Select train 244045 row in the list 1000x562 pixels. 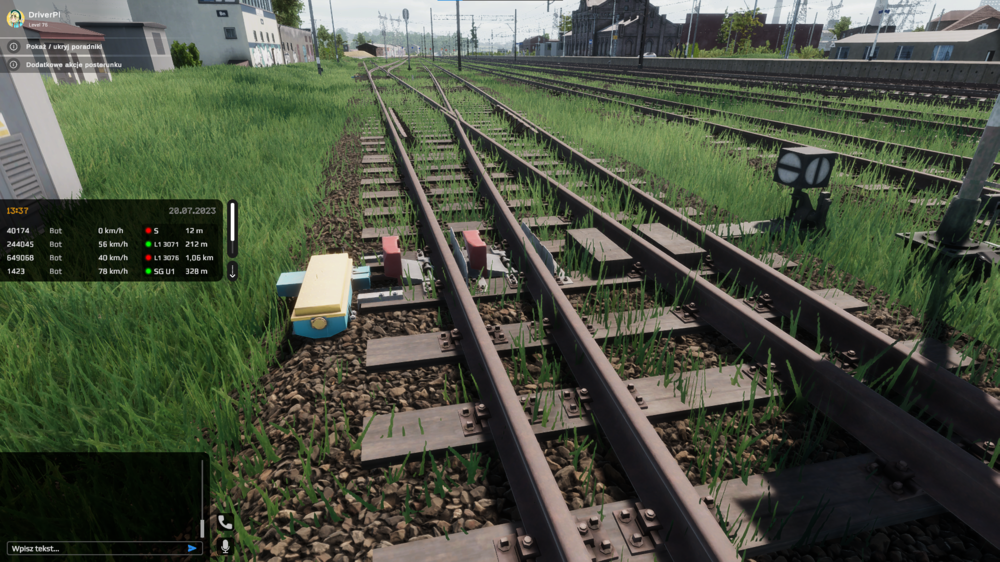110,244
